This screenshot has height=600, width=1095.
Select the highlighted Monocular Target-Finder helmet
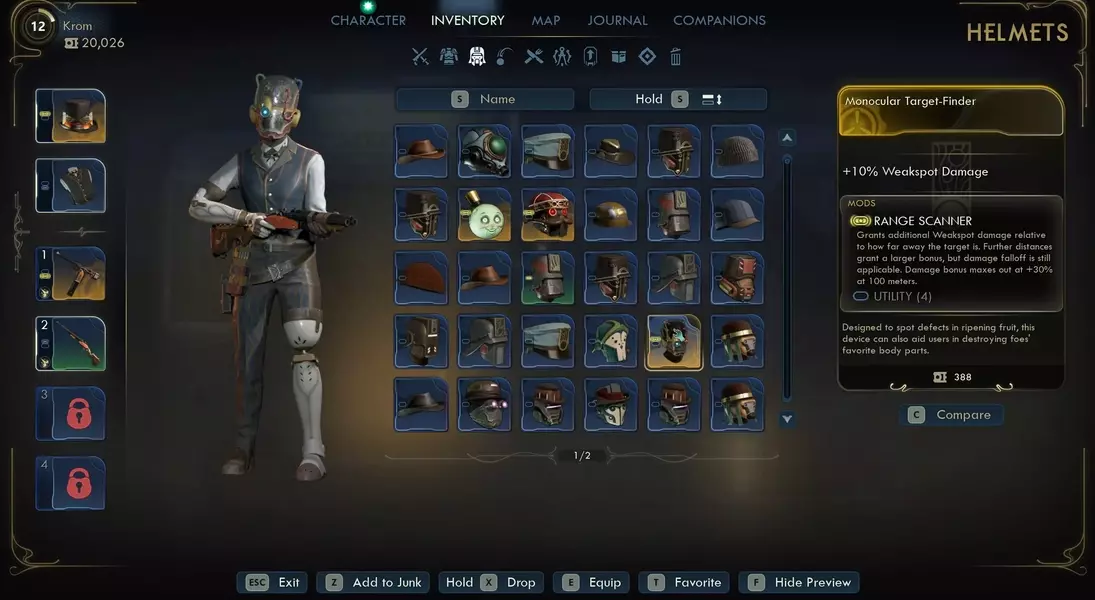pyautogui.click(x=674, y=342)
